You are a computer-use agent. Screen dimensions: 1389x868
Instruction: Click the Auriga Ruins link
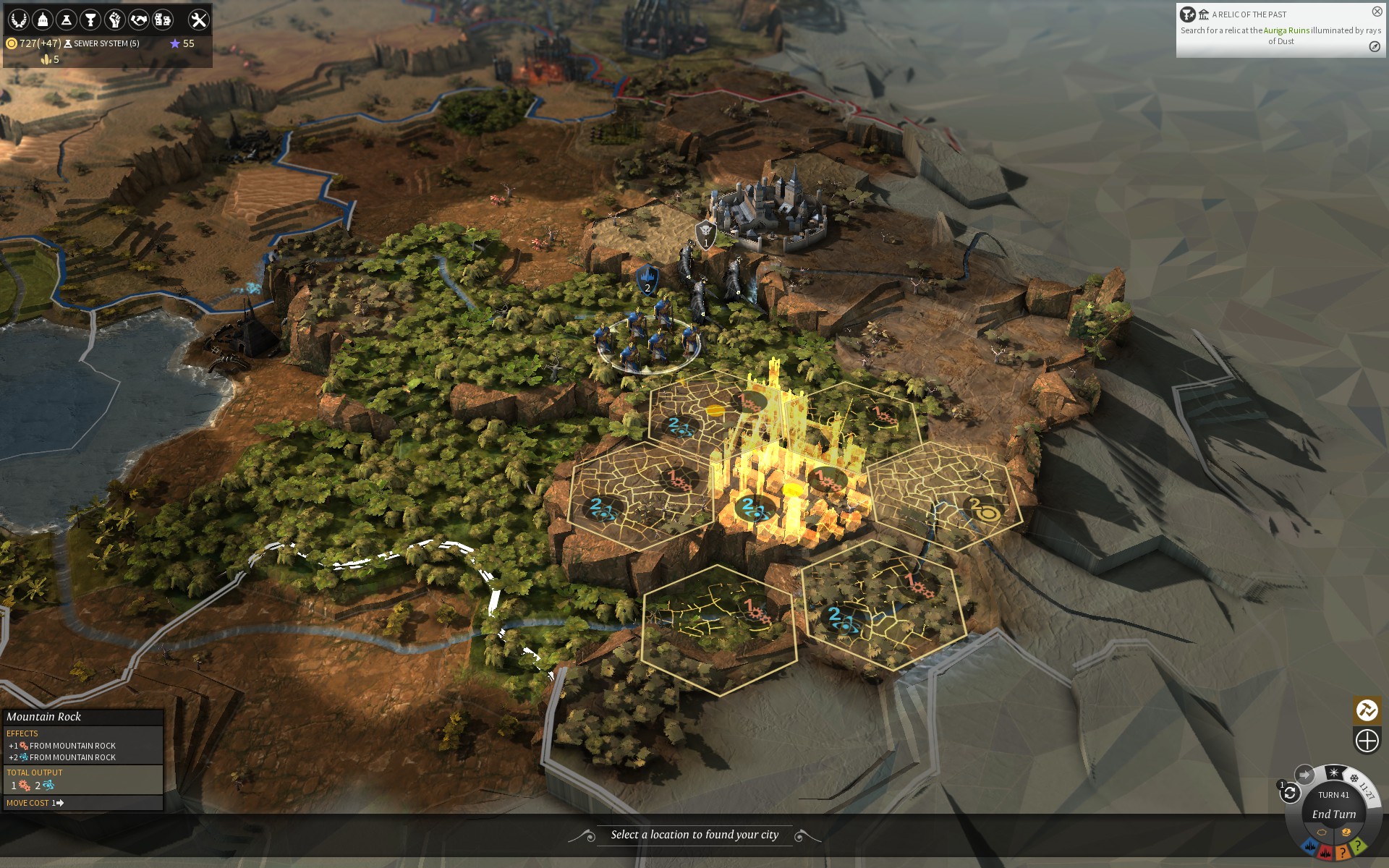click(x=1286, y=30)
